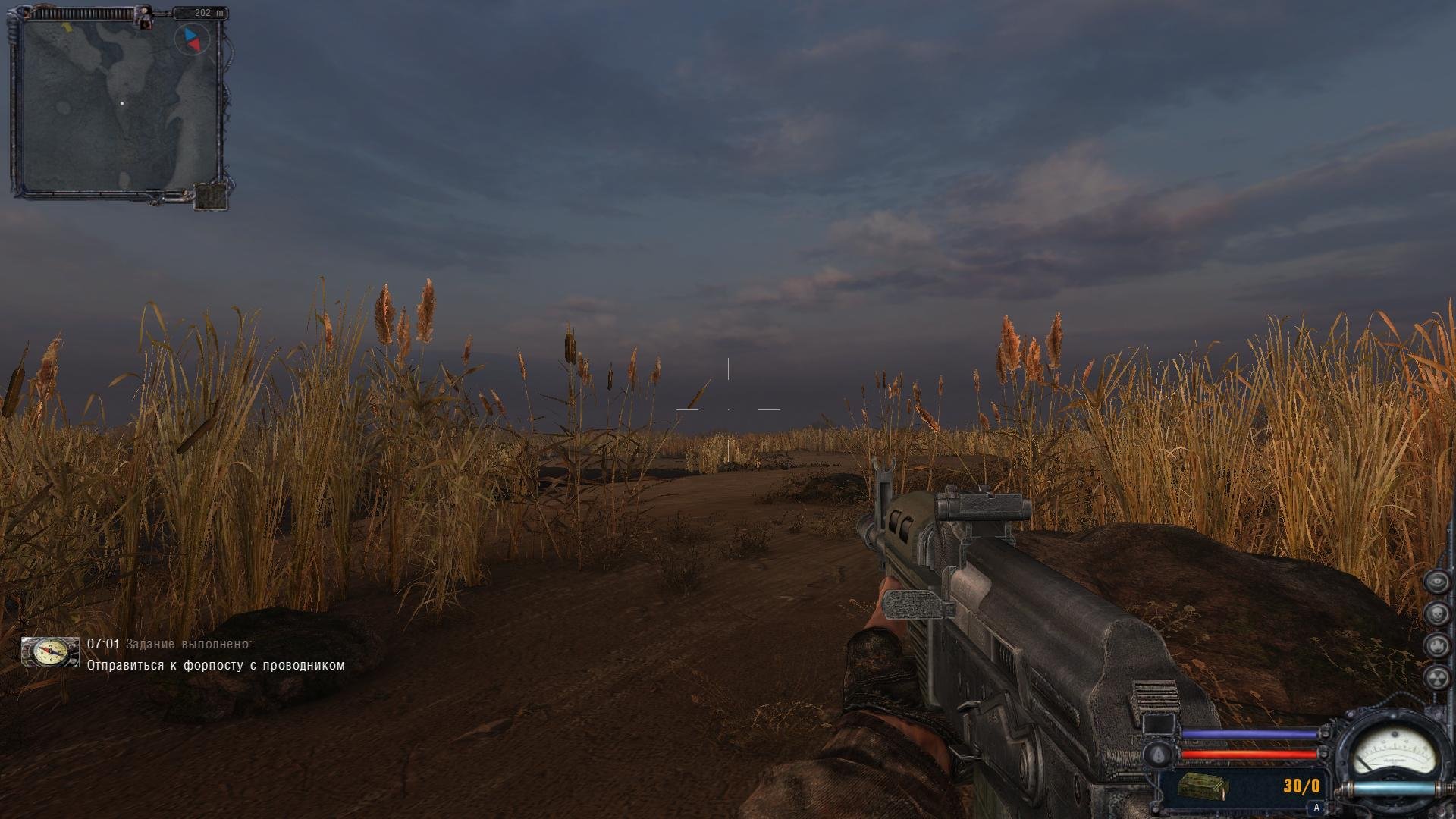Click the eye visibility indicator icon
Viewport: 1456px width, 819px height.
[1436, 582]
